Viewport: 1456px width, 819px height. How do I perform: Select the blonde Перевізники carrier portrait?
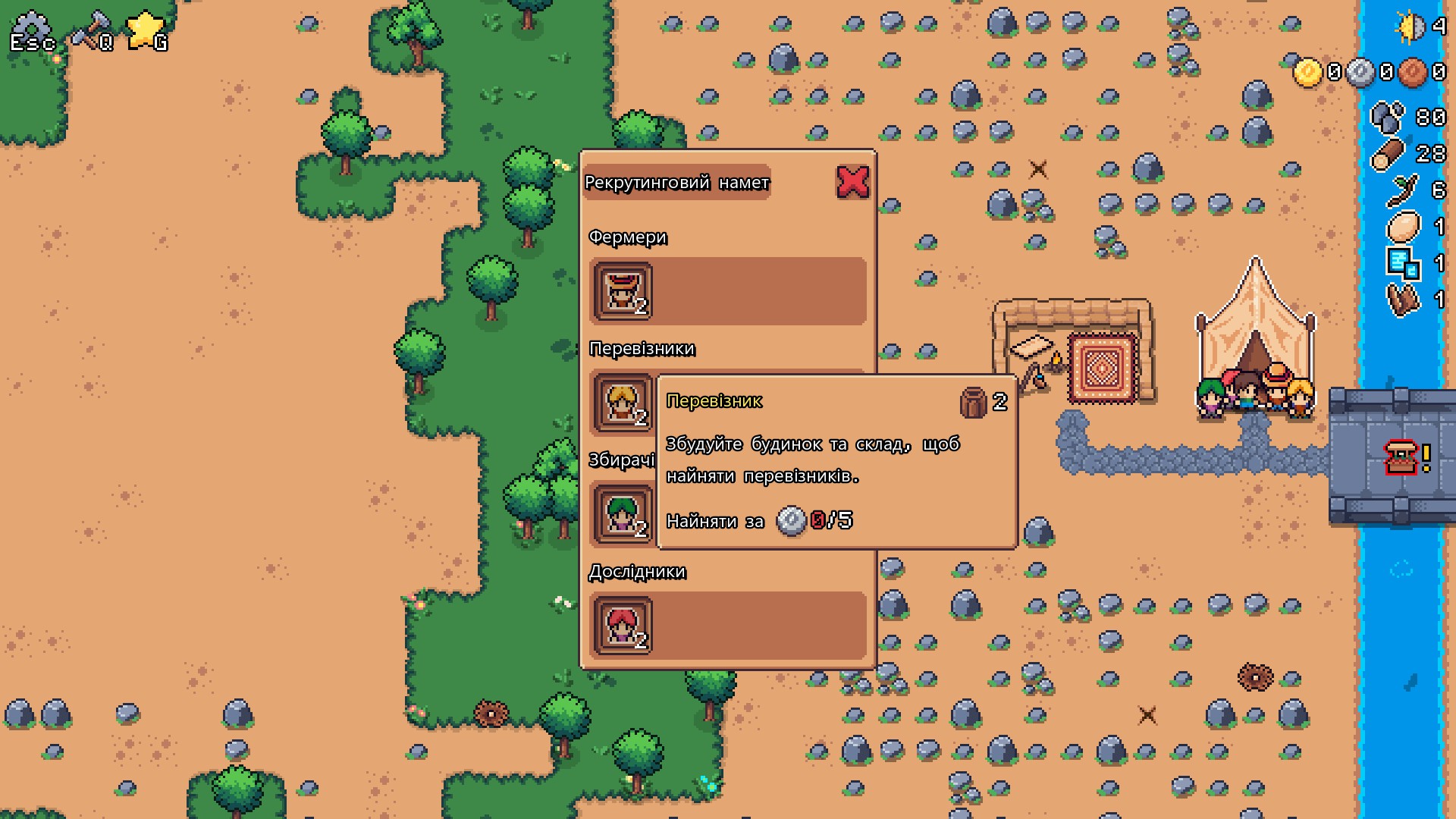[x=622, y=403]
